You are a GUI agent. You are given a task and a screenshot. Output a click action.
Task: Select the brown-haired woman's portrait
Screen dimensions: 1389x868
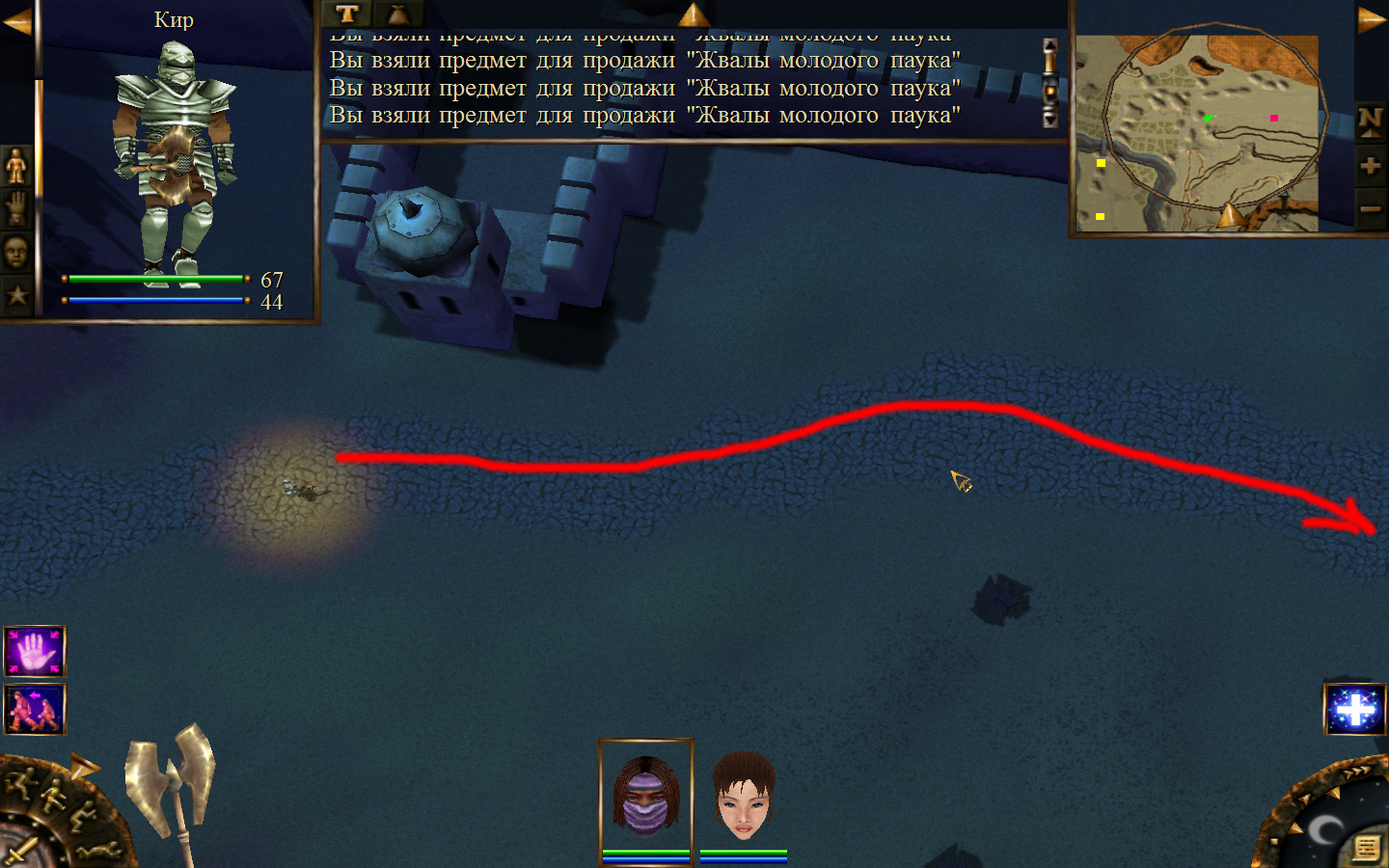[743, 797]
